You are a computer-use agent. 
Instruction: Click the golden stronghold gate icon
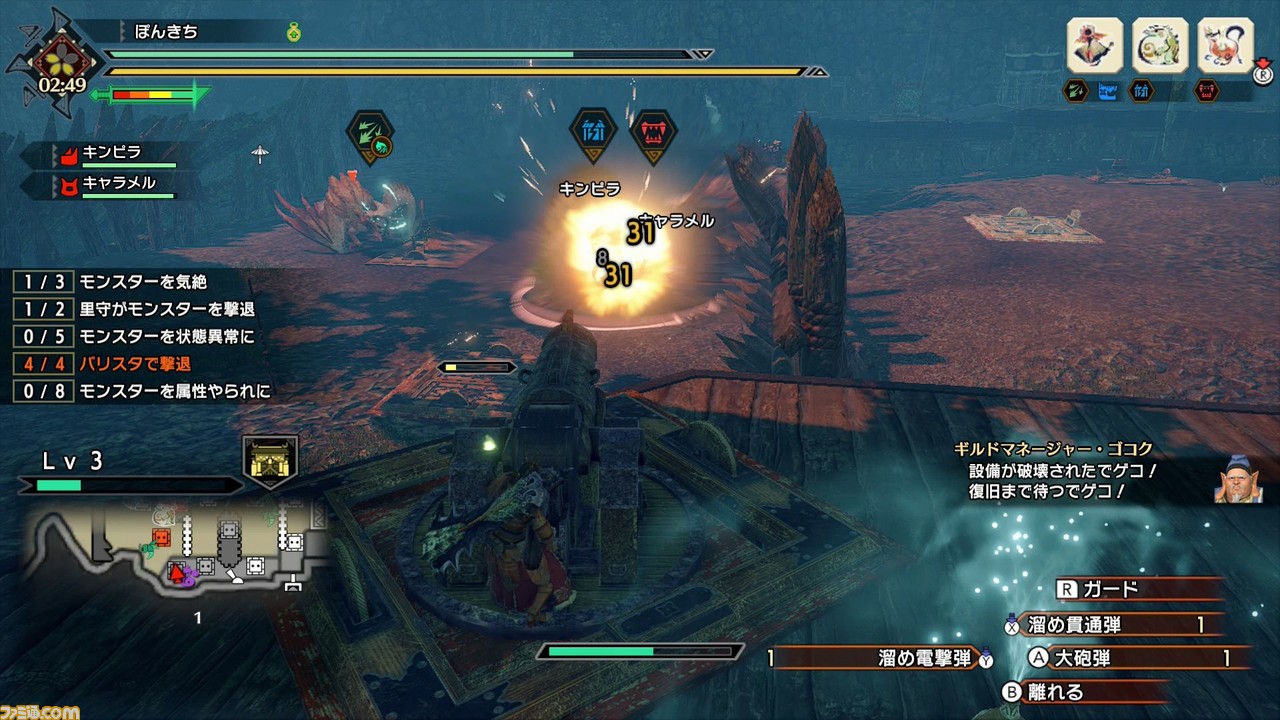270,462
